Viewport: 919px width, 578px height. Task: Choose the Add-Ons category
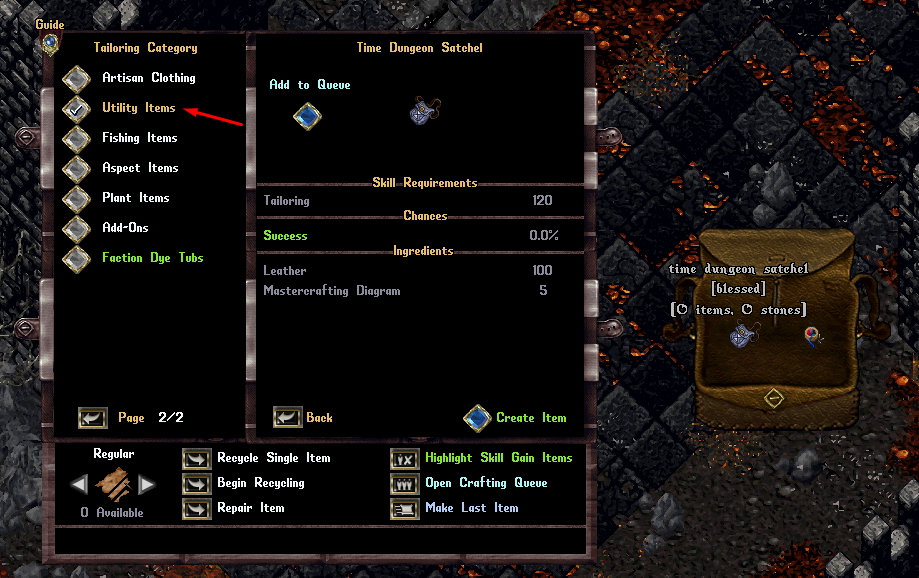click(77, 229)
